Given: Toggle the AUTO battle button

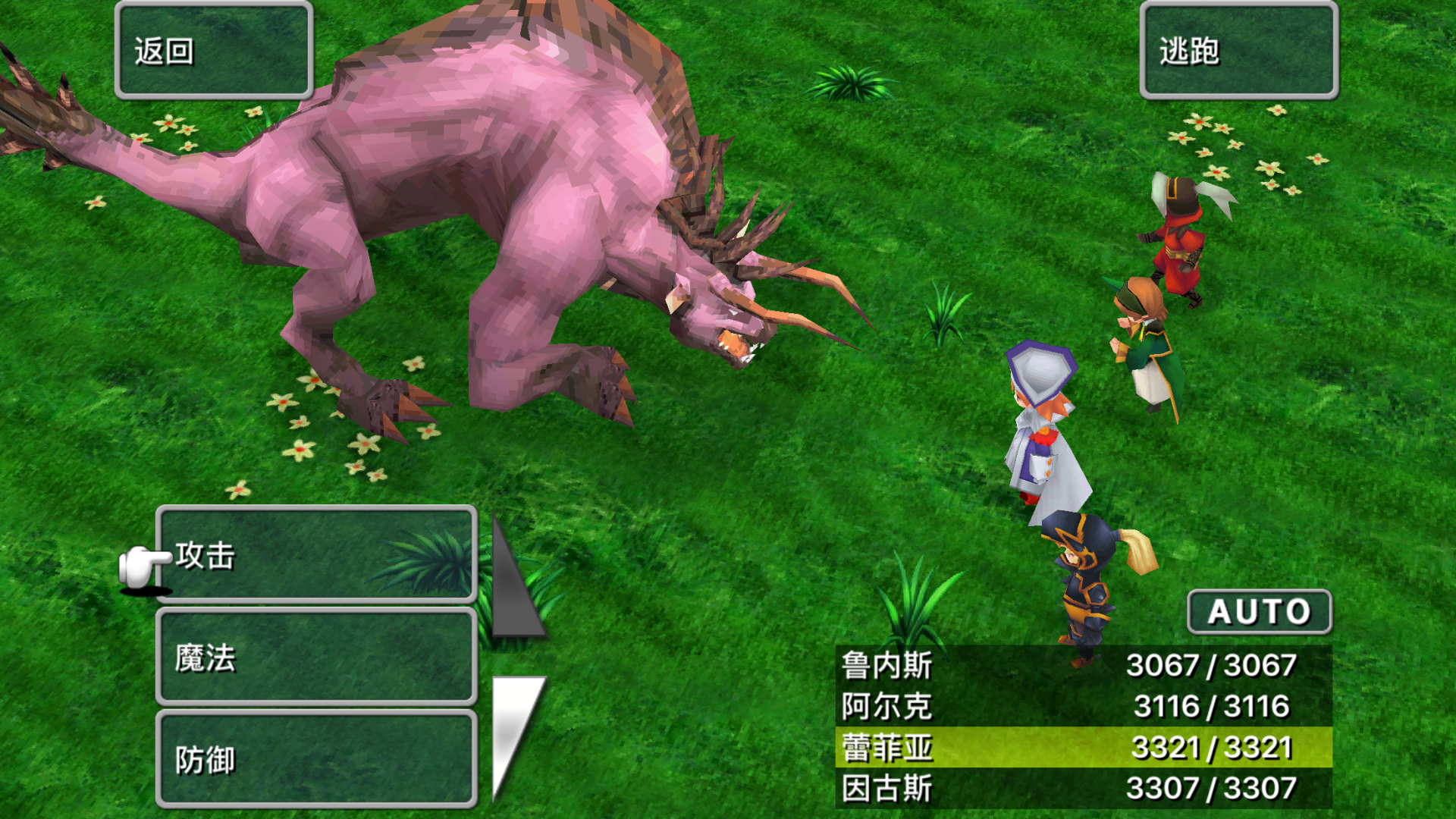Looking at the screenshot, I should [x=1259, y=612].
